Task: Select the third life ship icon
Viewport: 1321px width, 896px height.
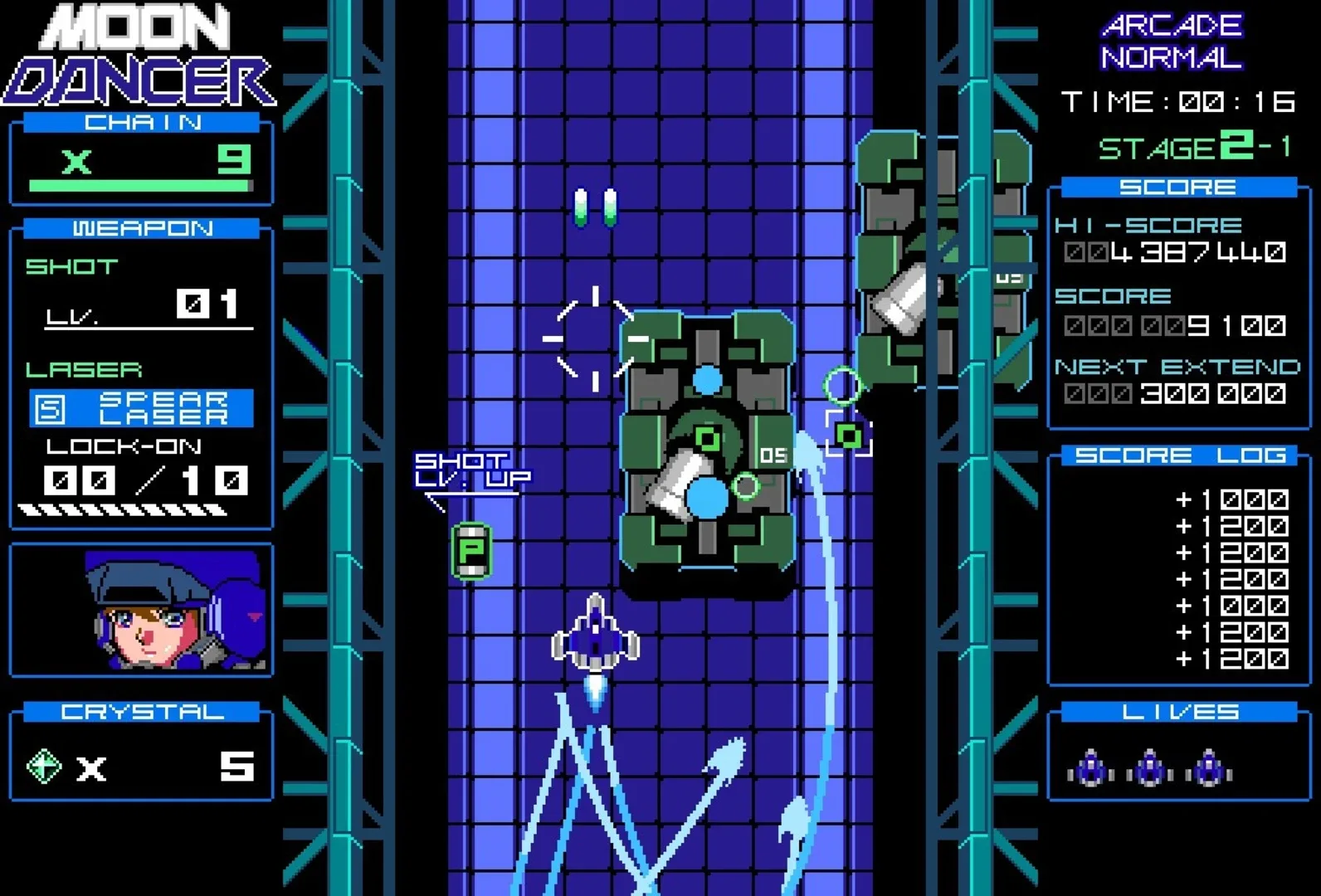Action: (1210, 767)
